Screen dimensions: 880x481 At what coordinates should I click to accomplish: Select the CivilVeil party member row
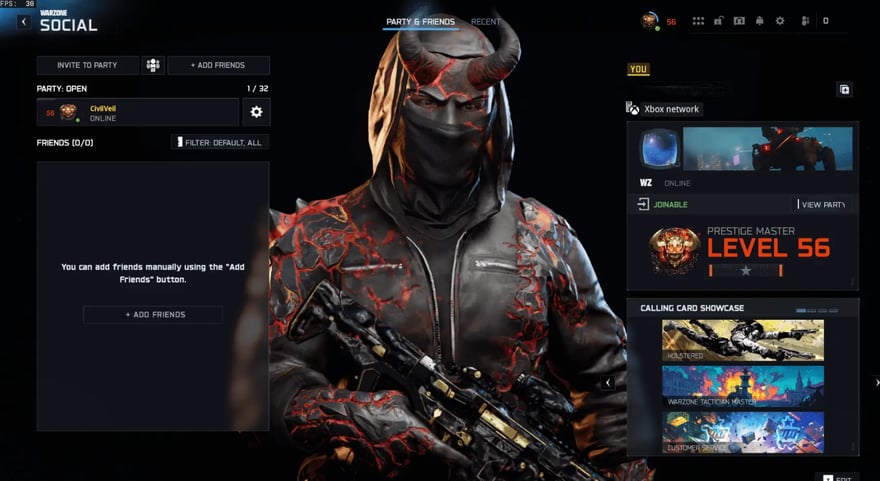(137, 112)
